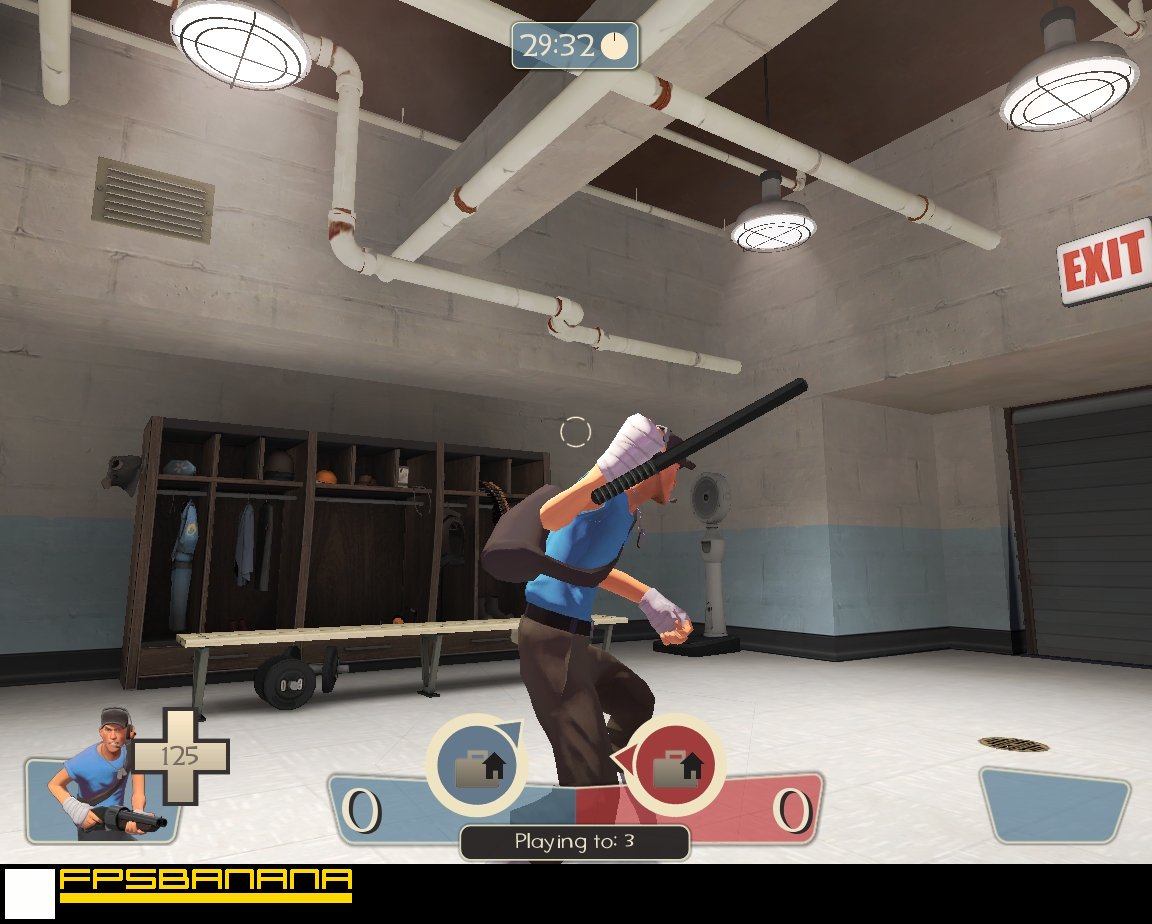This screenshot has height=924, width=1152.
Task: Click the blue team intelligence briefcase icon
Action: click(476, 767)
